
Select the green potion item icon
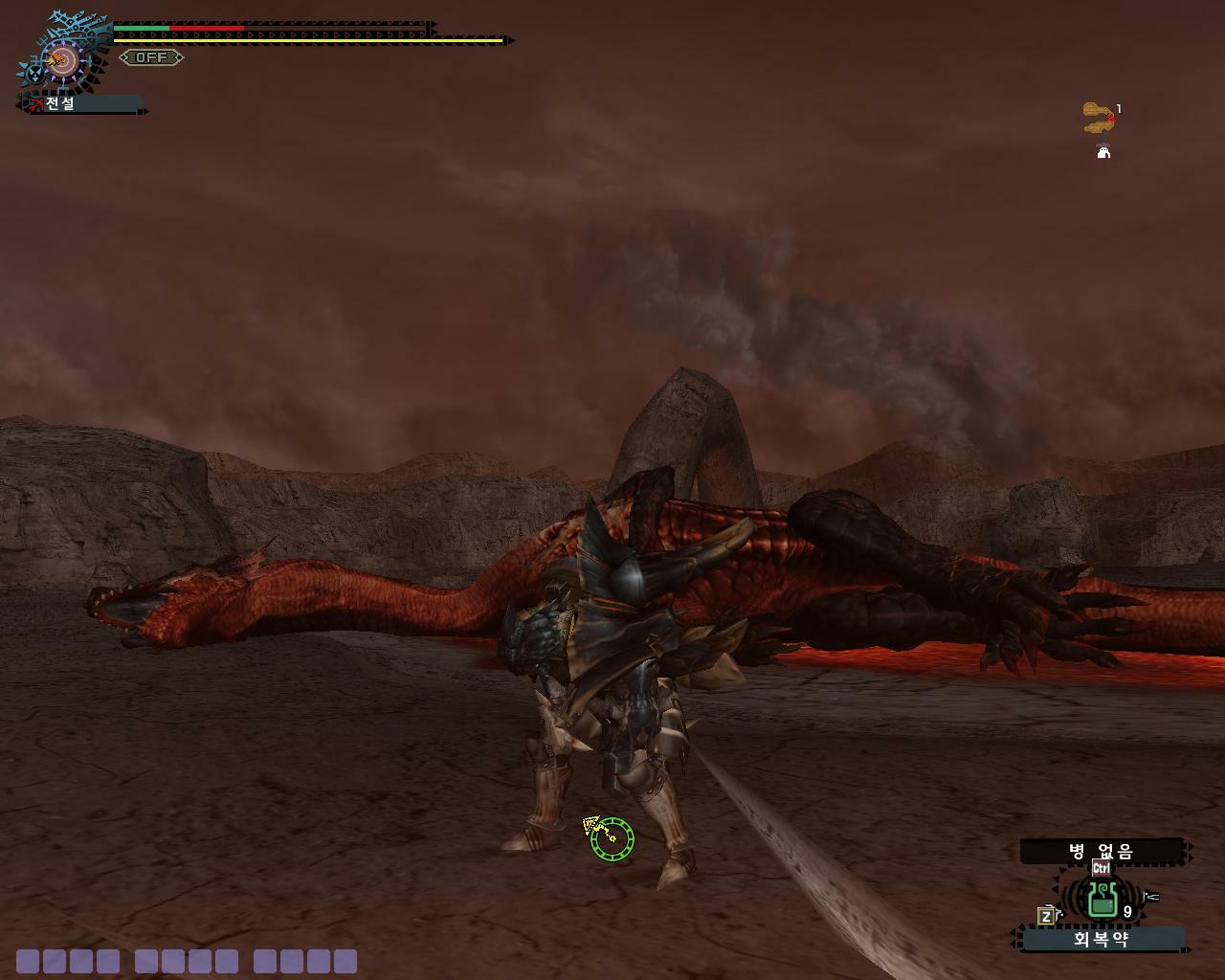pyautogui.click(x=1103, y=898)
